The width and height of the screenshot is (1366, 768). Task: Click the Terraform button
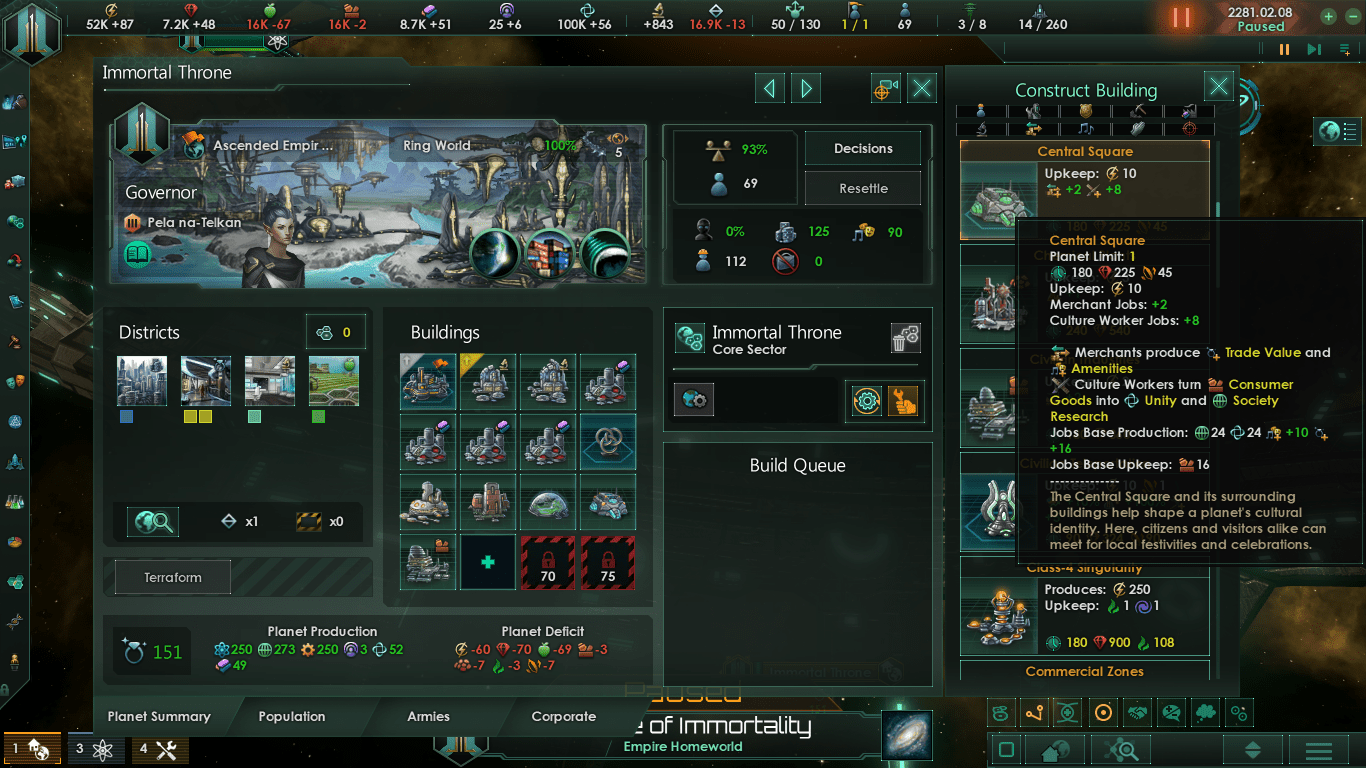coord(173,577)
